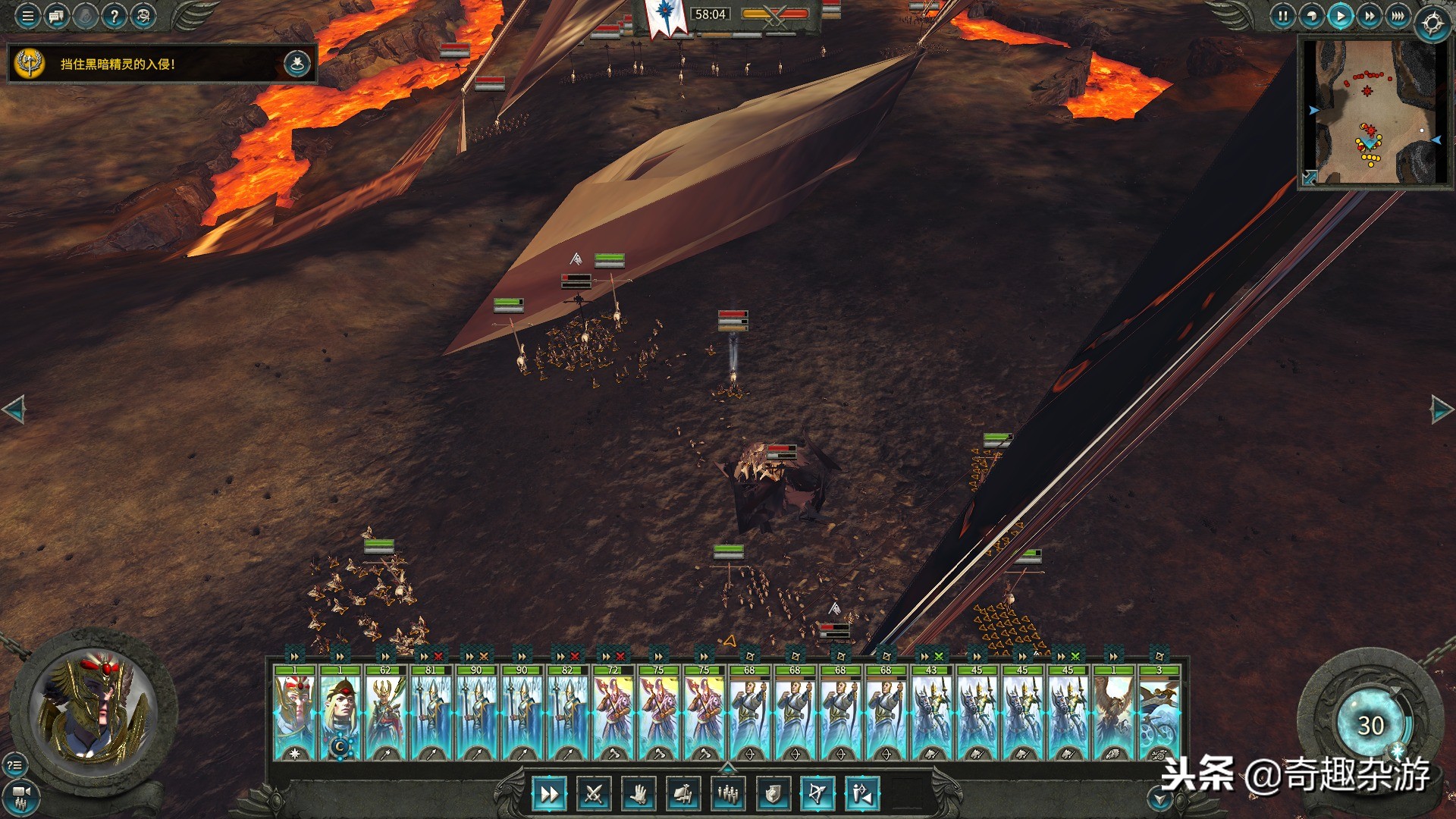This screenshot has width=1456, height=819.
Task: Select the lord unit card with red-plumed helm
Action: point(295,713)
